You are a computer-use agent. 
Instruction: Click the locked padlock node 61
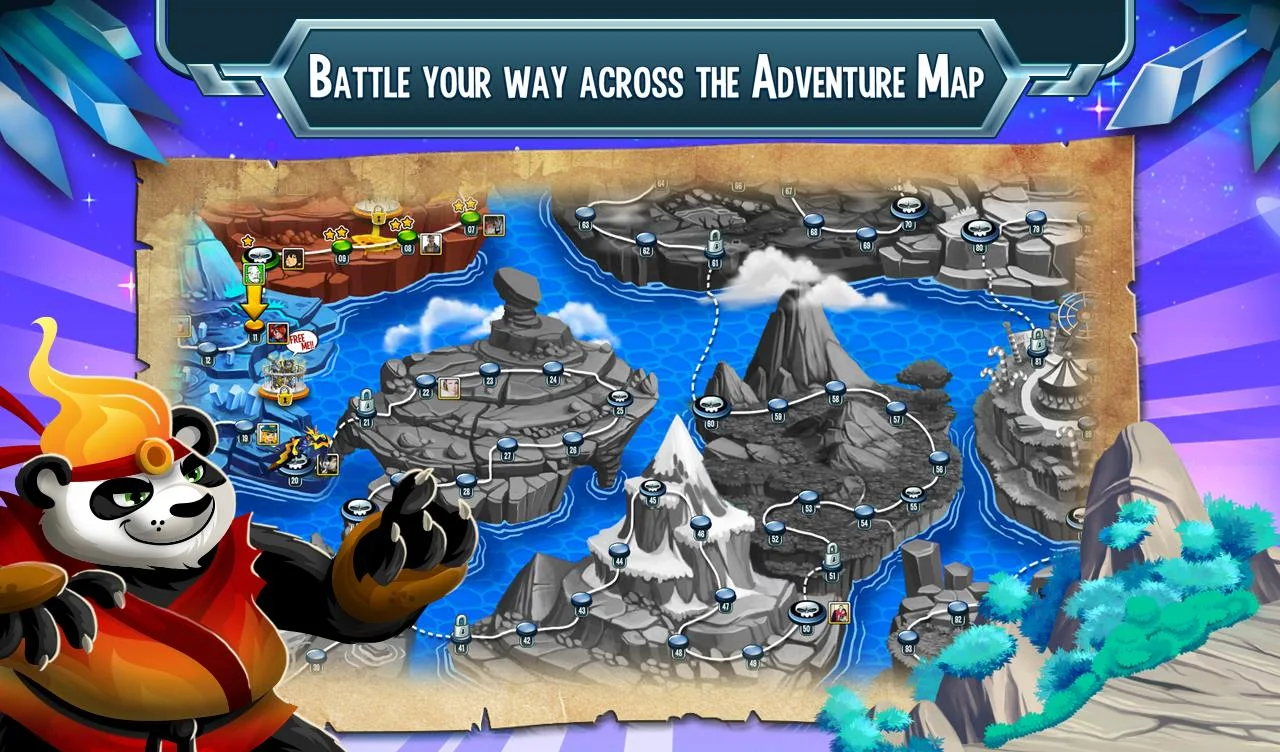click(714, 243)
